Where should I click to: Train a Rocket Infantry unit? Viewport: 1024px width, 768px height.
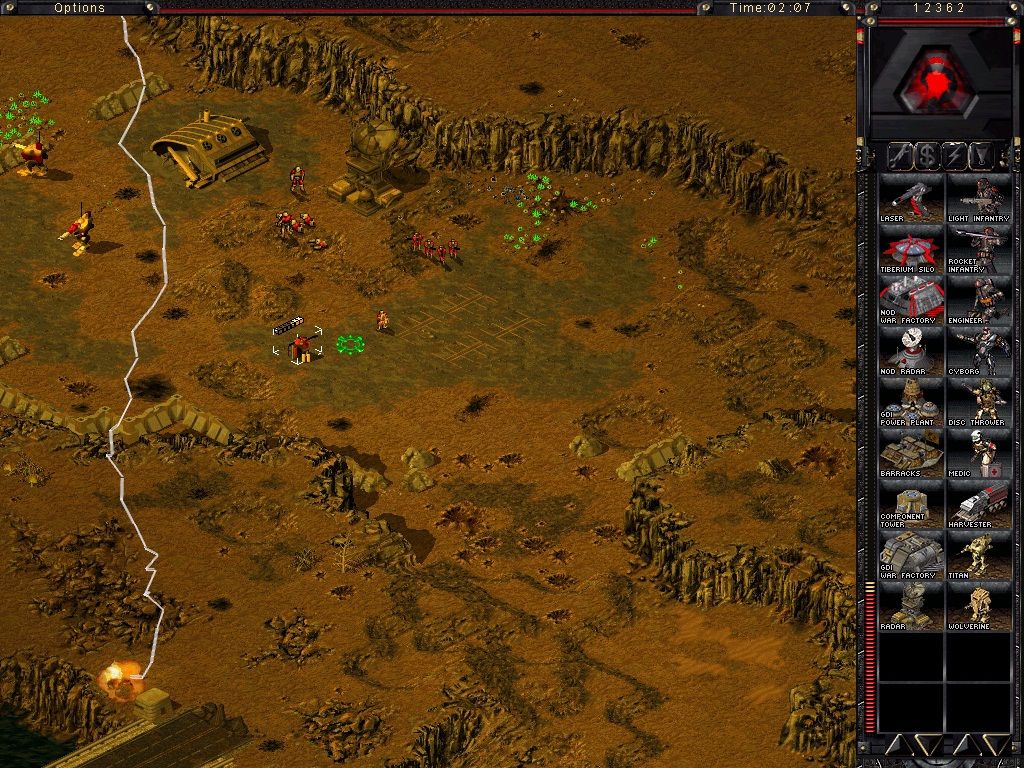[979, 250]
